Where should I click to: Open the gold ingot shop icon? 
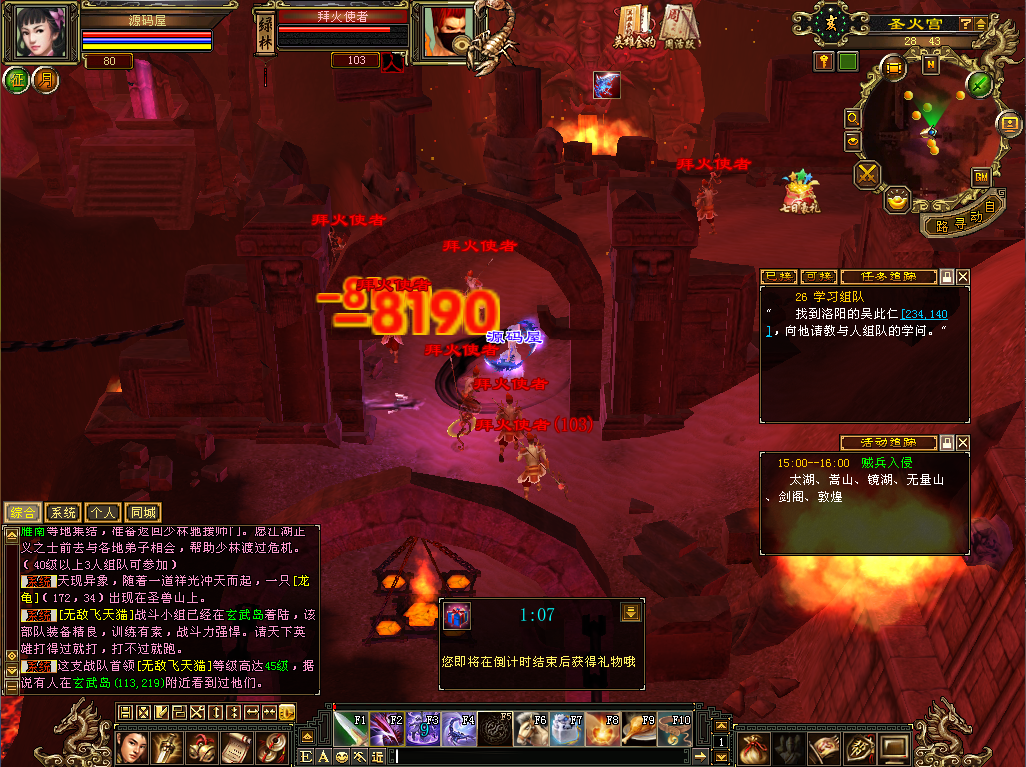click(x=898, y=199)
